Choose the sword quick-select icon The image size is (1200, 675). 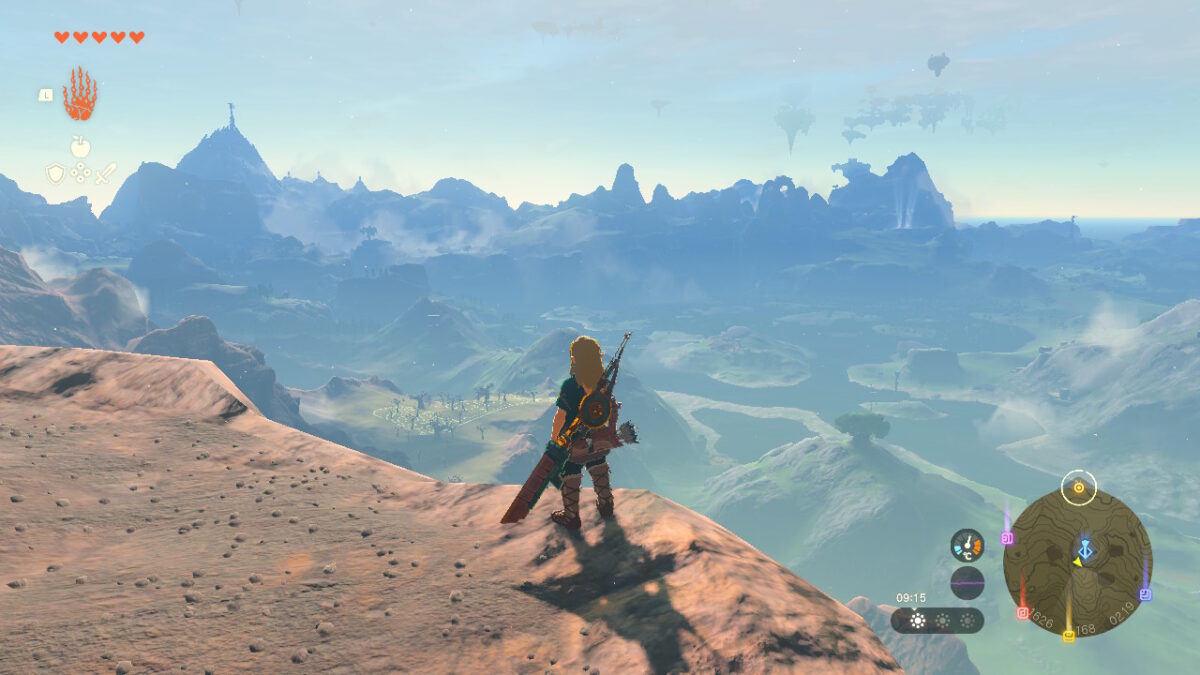(x=105, y=173)
